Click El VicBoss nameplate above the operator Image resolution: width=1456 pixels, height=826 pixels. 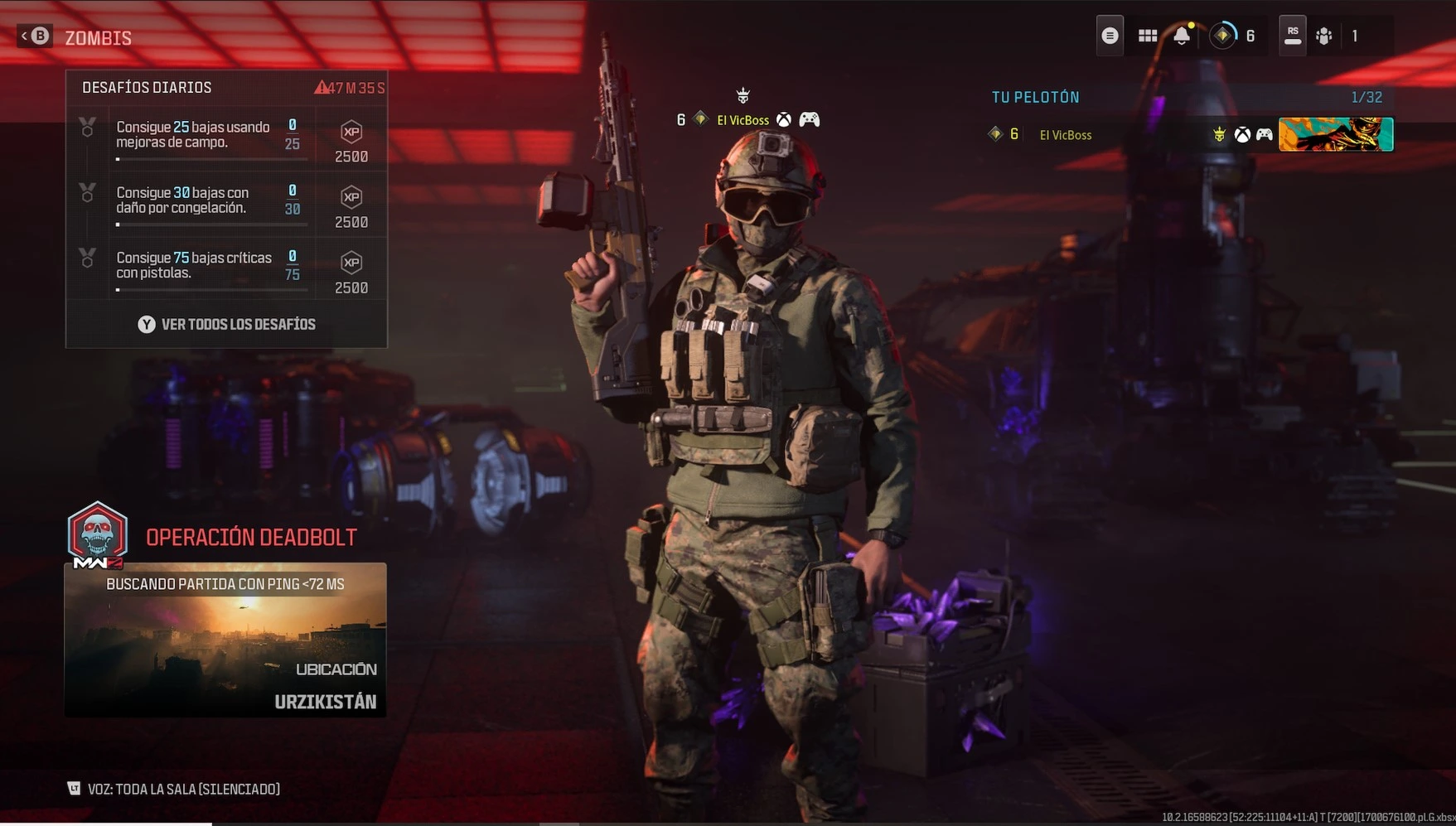[743, 120]
